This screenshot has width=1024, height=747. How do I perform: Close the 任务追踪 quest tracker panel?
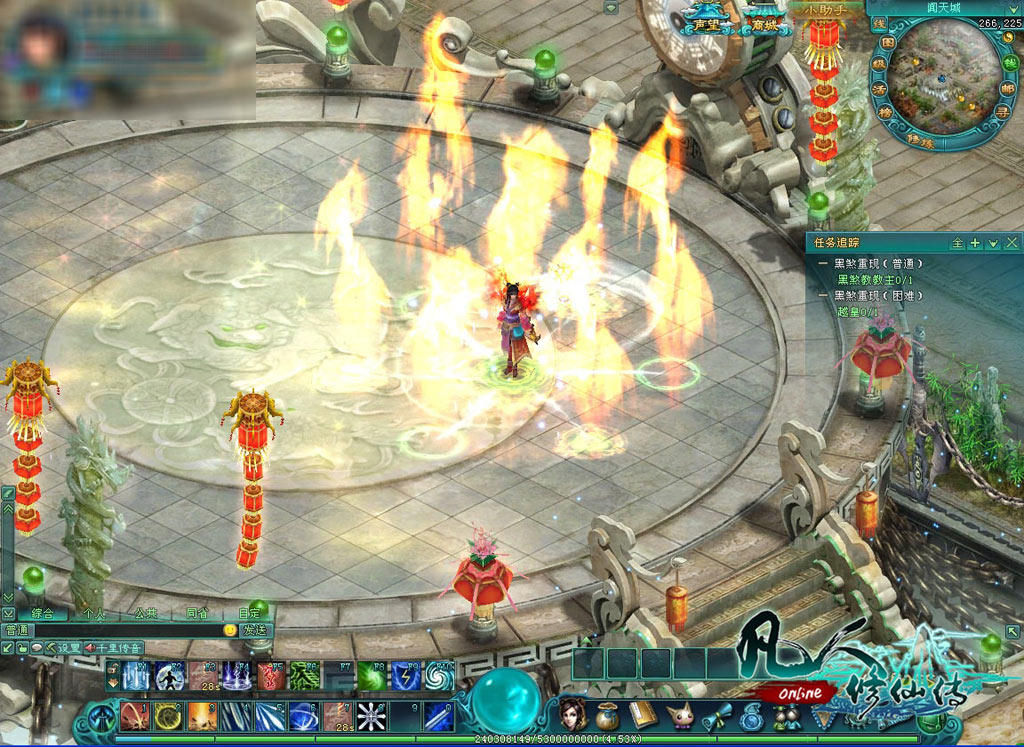(x=1011, y=243)
